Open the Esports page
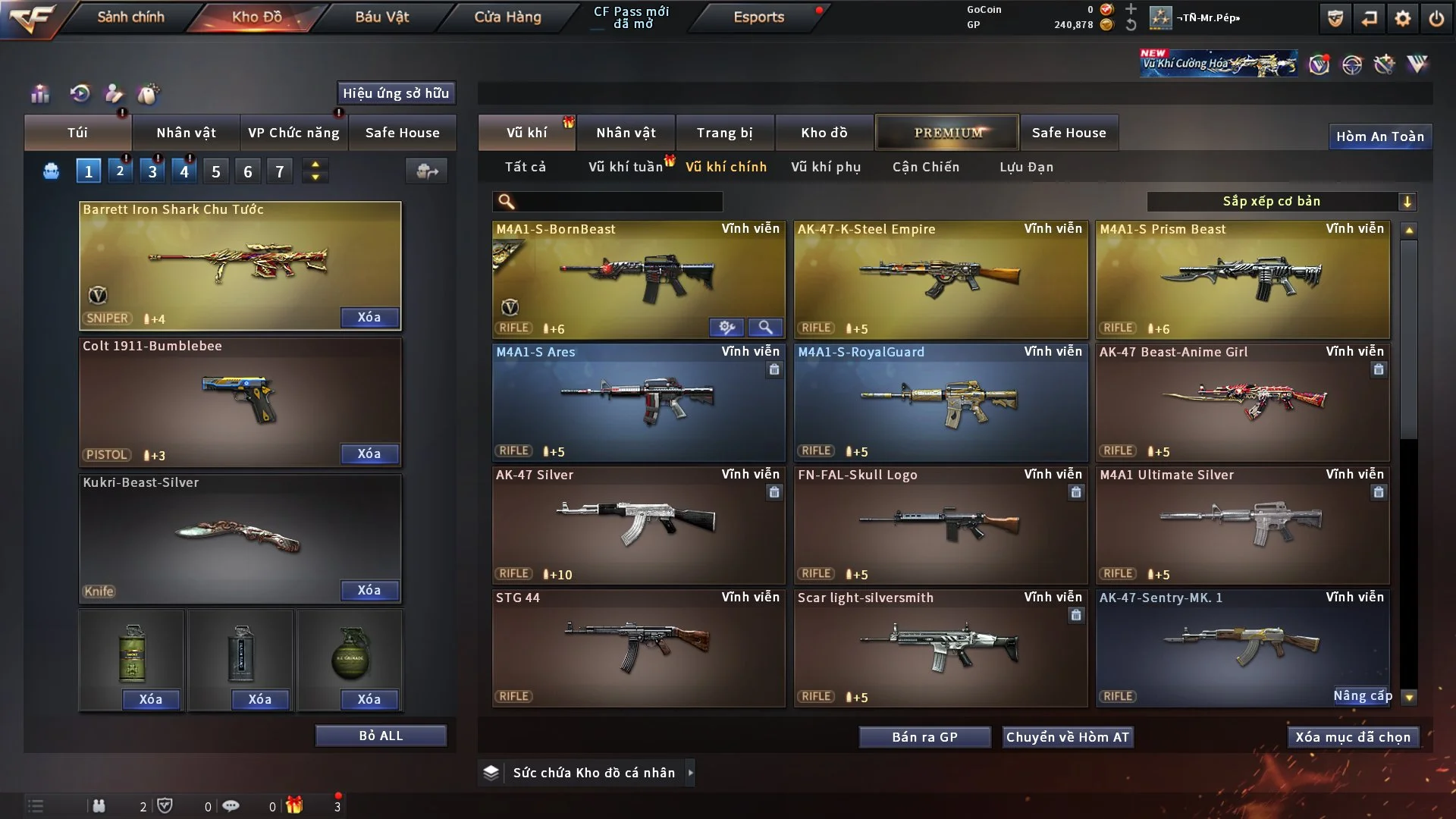Image resolution: width=1456 pixels, height=819 pixels. (758, 17)
